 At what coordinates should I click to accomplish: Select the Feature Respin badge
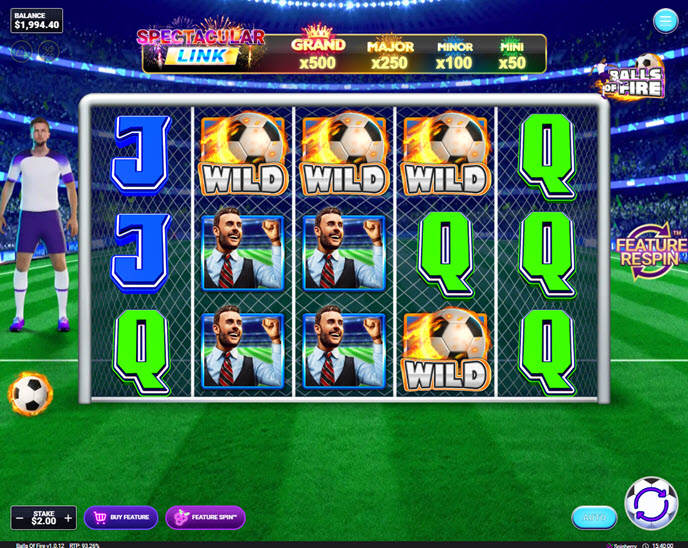(651, 251)
